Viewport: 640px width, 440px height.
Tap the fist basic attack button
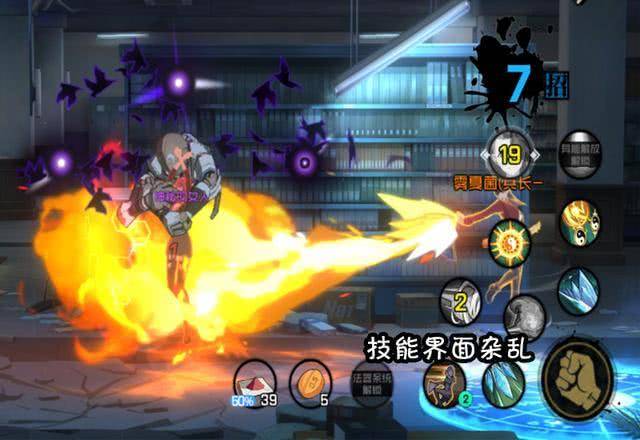(578, 379)
